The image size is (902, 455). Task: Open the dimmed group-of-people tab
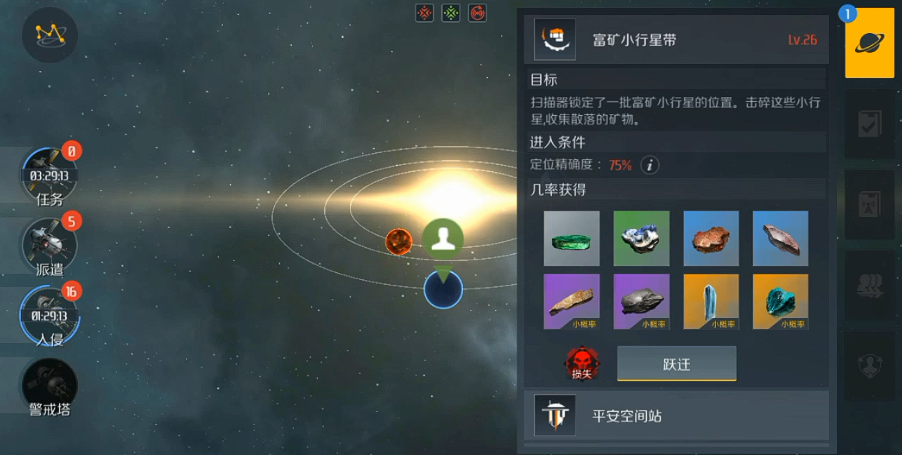click(869, 286)
